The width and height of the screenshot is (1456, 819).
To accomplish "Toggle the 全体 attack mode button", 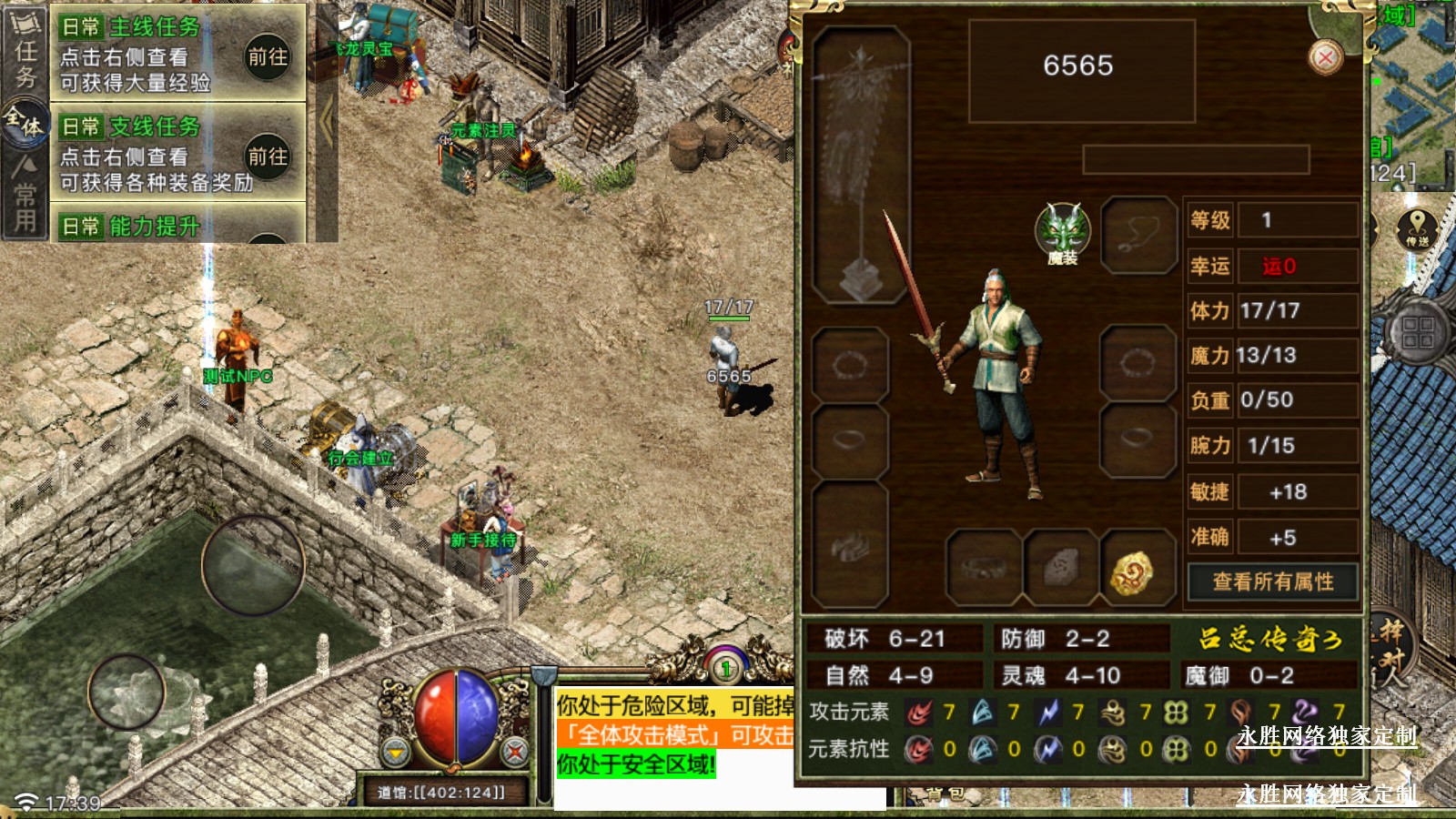I will (x=25, y=123).
